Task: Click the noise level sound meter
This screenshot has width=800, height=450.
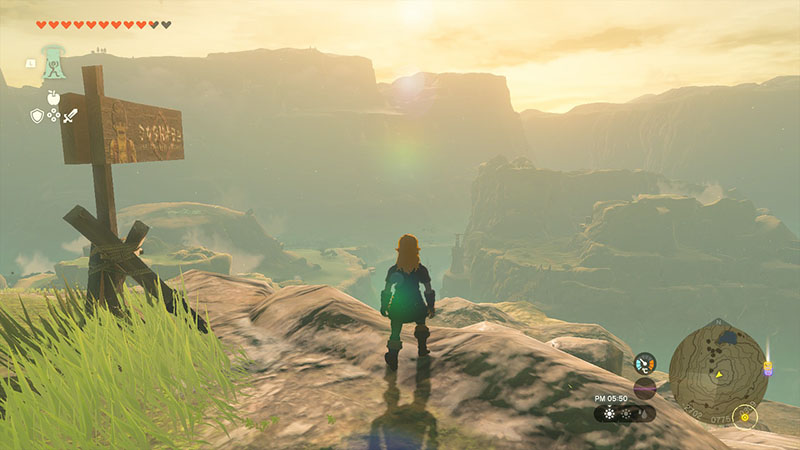Action: click(645, 387)
